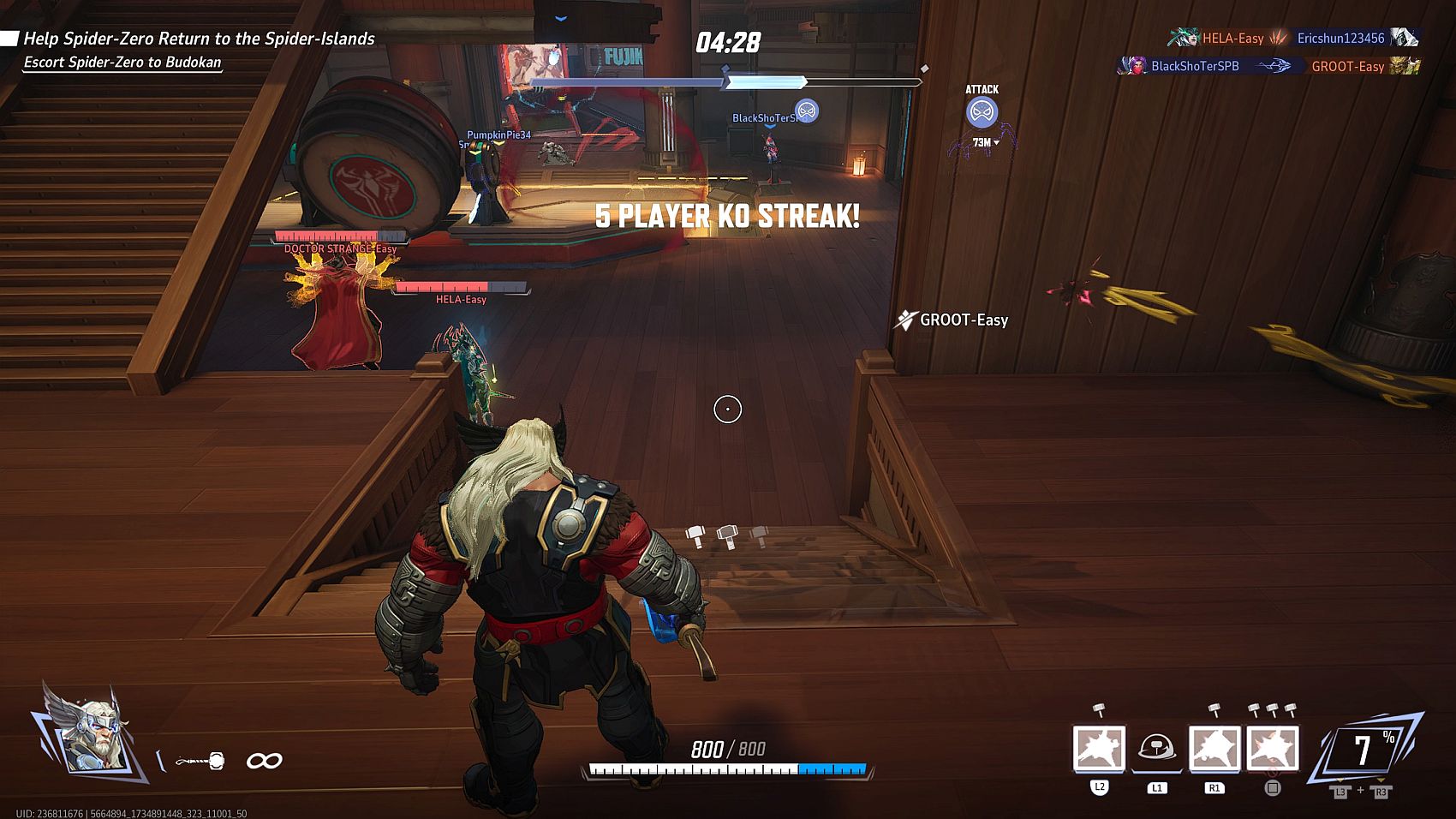Open the Escort Spider-Zero objective tracker
1456x819 pixels.
(x=122, y=63)
